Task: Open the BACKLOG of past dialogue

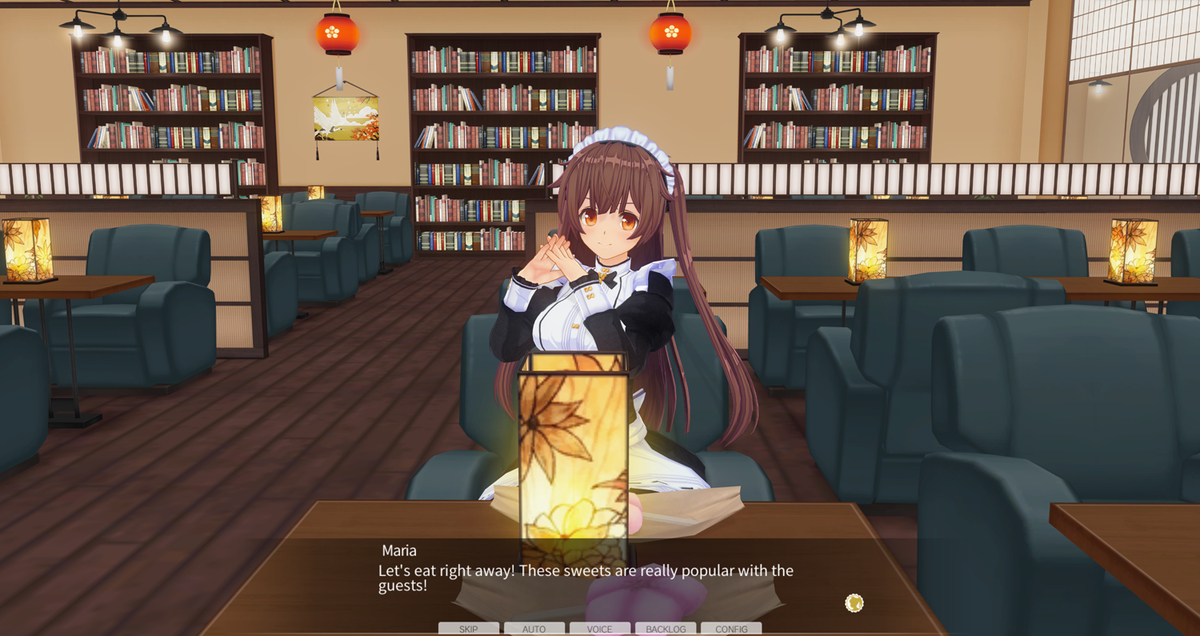Action: coord(666,629)
